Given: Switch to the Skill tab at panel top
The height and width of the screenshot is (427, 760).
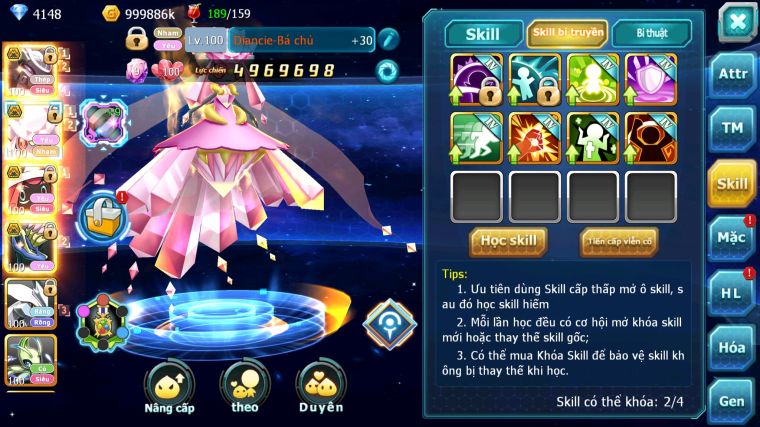Looking at the screenshot, I should (x=484, y=33).
